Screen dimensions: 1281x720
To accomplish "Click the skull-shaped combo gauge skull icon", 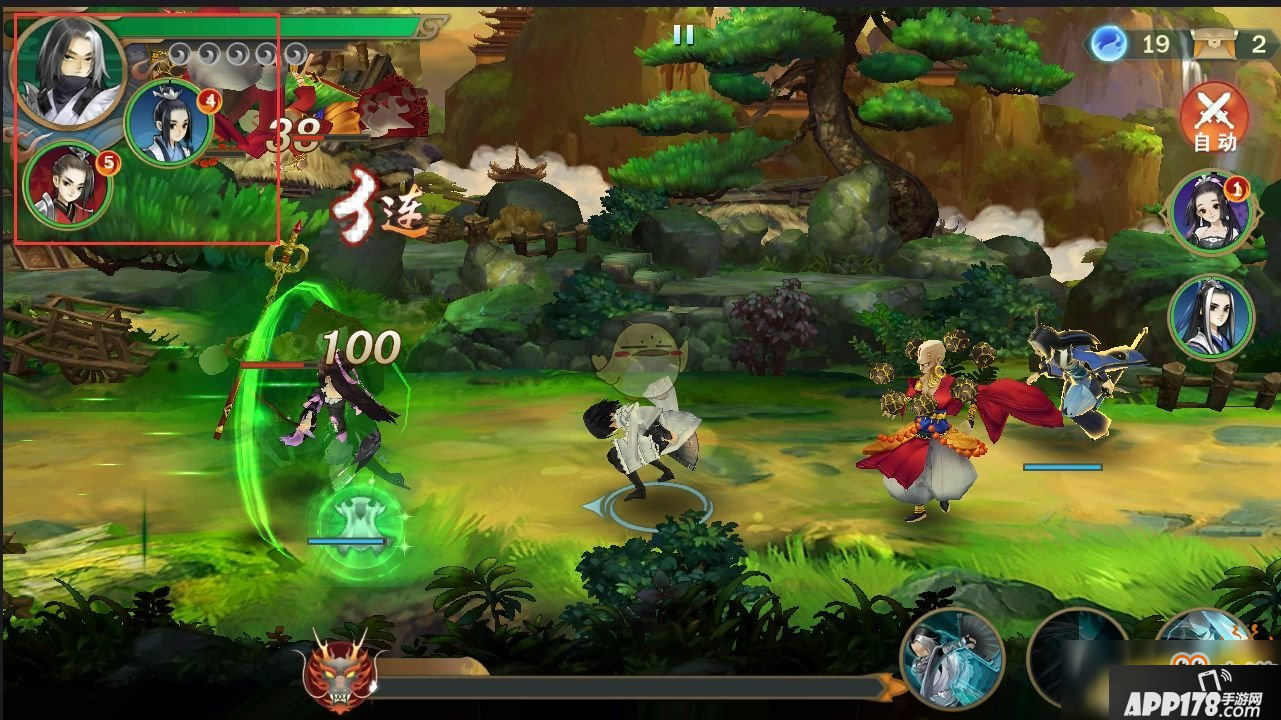I will coord(340,683).
